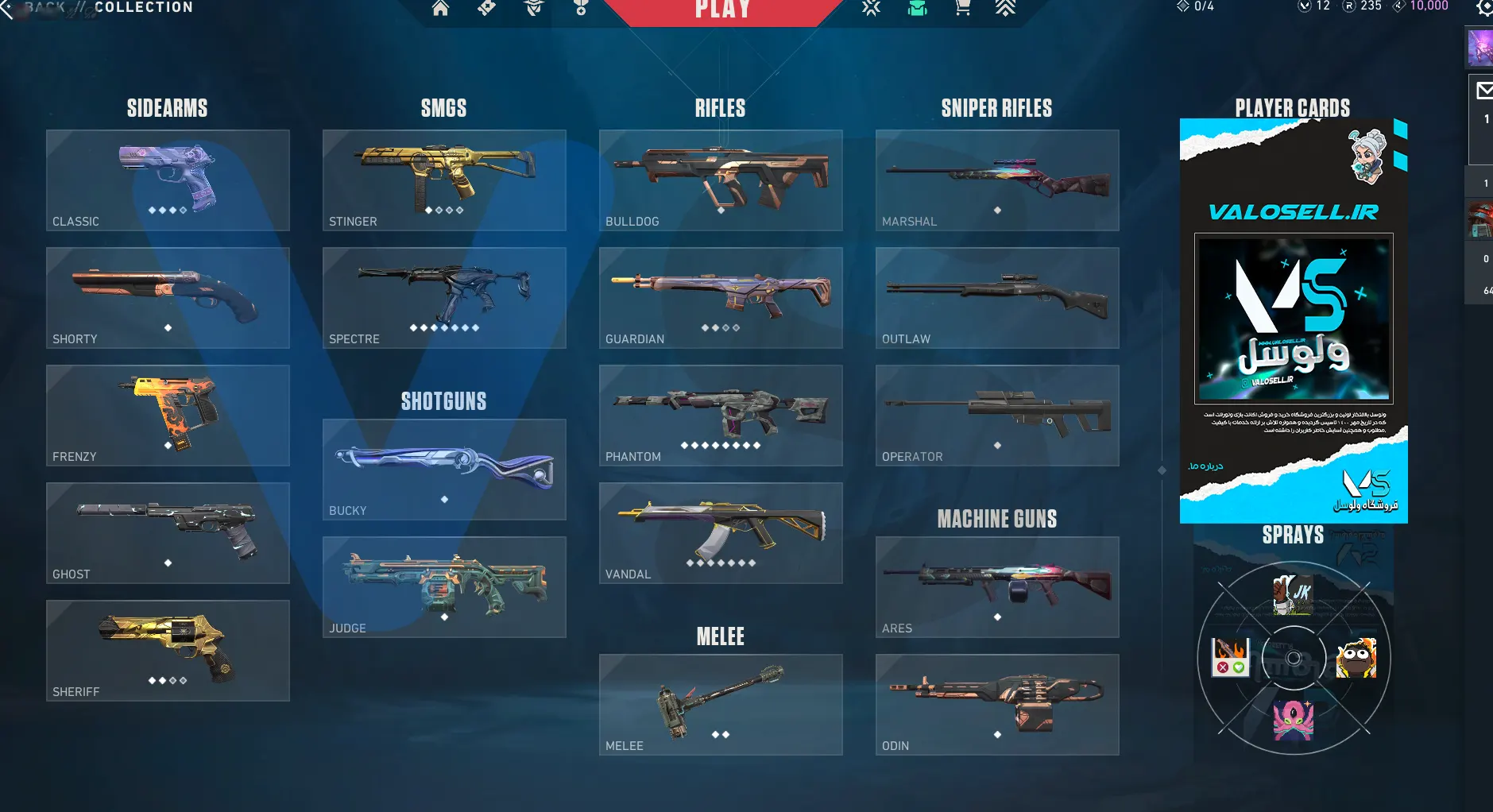
Task: Choose the Sheriff revolver slot
Action: pyautogui.click(x=168, y=651)
